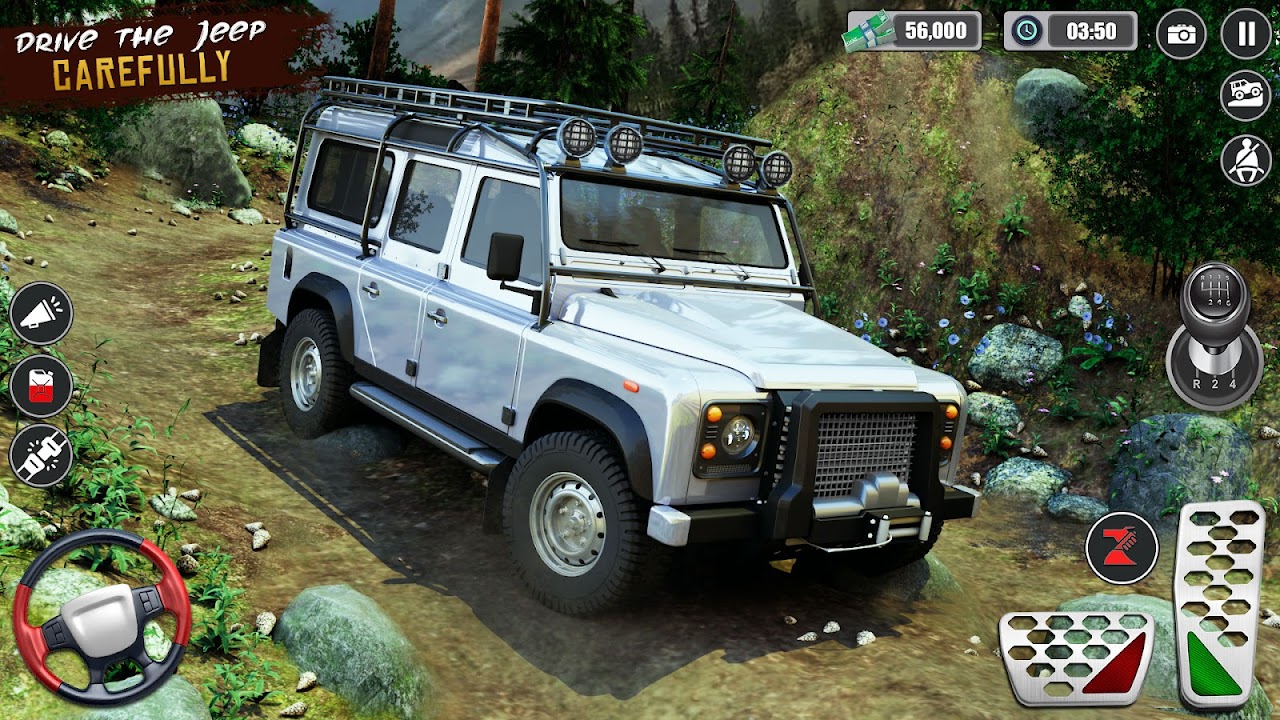Tap the handbrake icon above the pedals

click(x=1124, y=548)
